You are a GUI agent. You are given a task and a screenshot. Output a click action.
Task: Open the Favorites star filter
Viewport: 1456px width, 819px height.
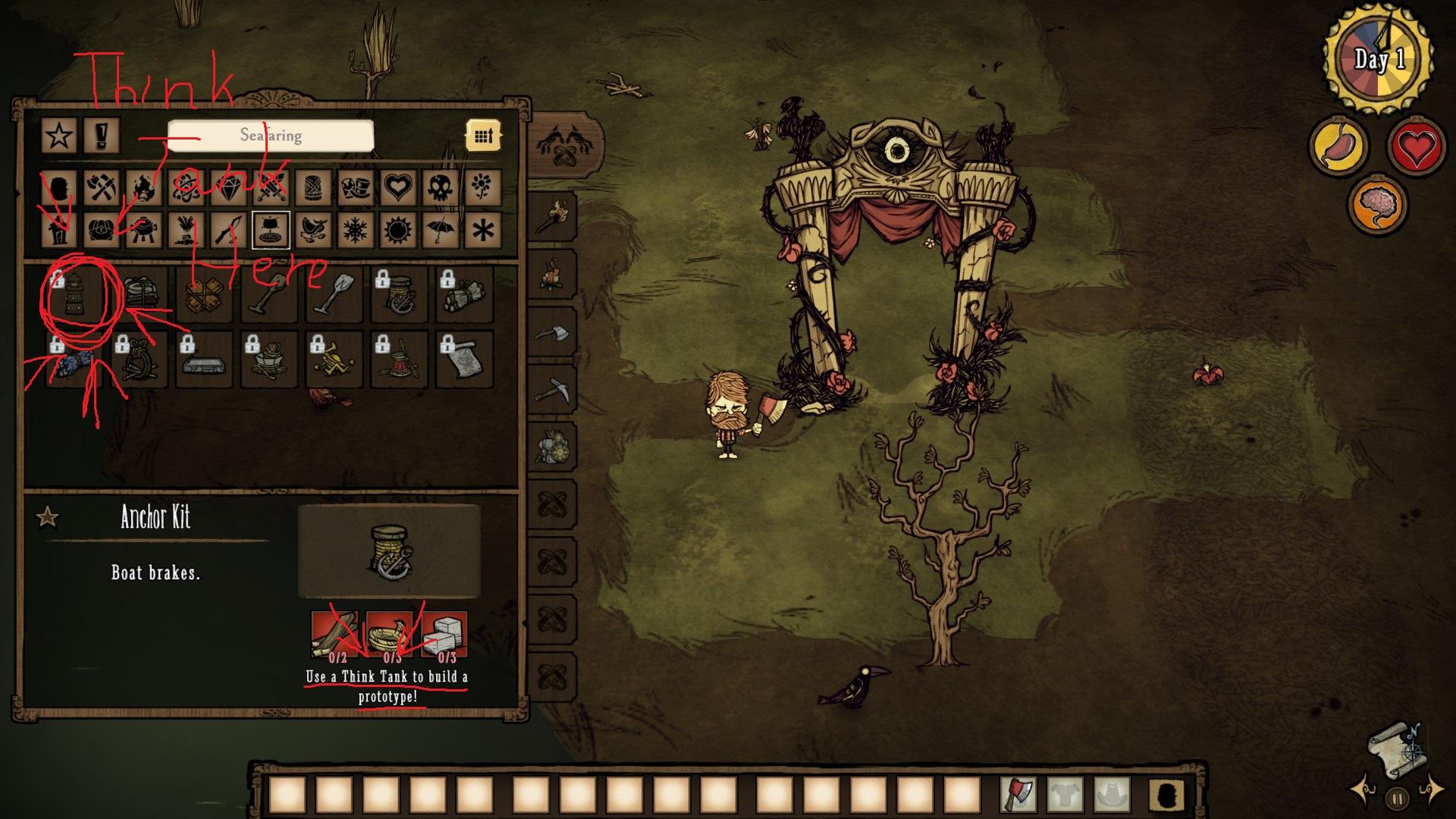59,136
